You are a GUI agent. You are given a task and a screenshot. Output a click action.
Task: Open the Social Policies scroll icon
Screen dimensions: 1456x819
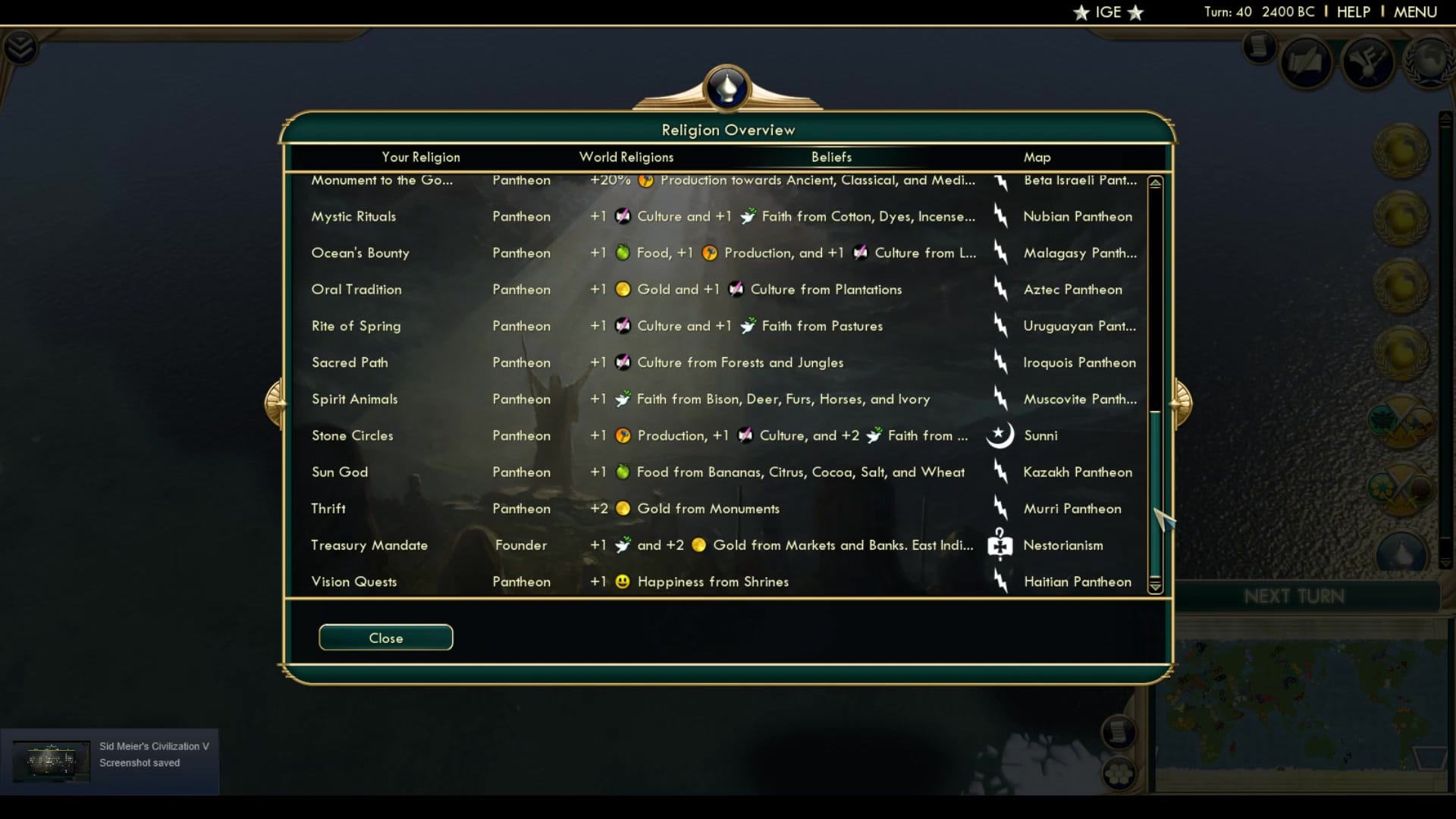[x=1306, y=61]
